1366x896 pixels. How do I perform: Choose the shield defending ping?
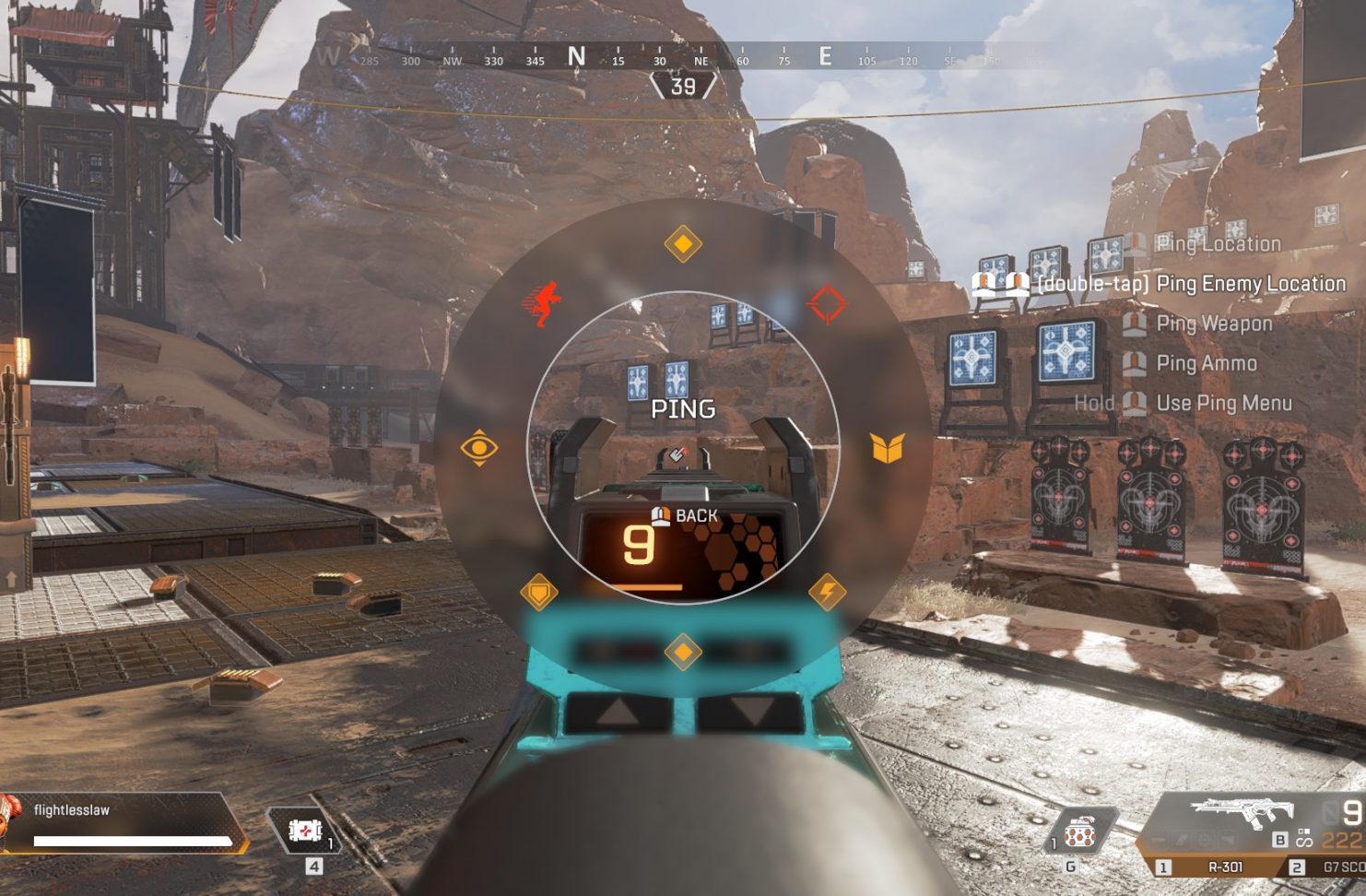point(538,591)
